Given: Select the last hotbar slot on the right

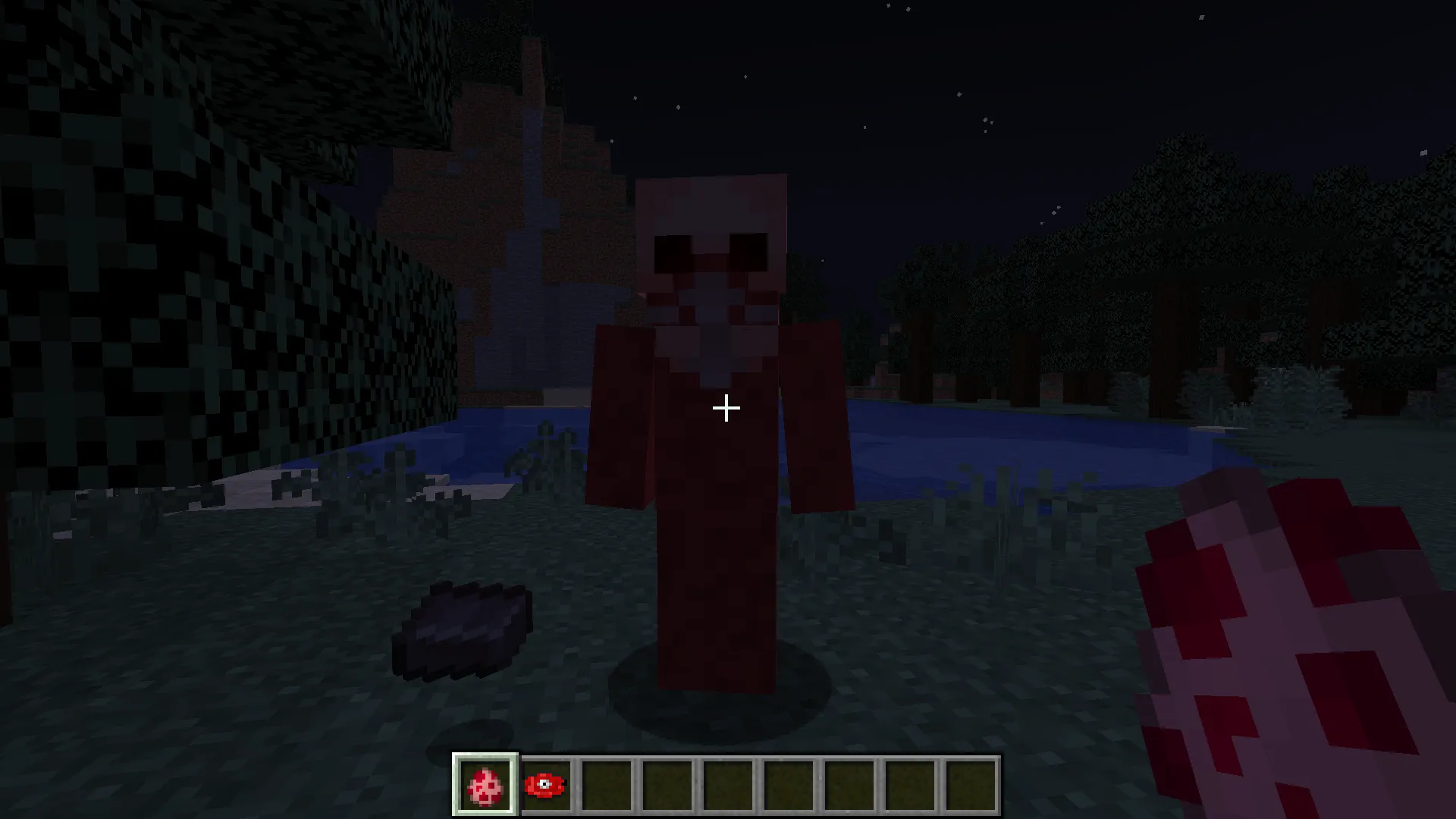Looking at the screenshot, I should [973, 784].
